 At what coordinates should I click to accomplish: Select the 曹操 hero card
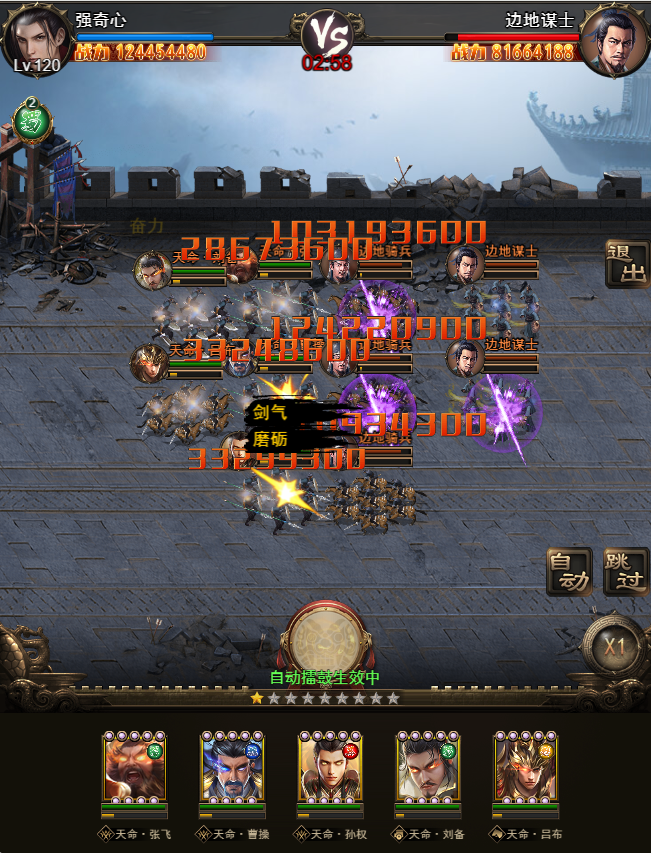[232, 768]
